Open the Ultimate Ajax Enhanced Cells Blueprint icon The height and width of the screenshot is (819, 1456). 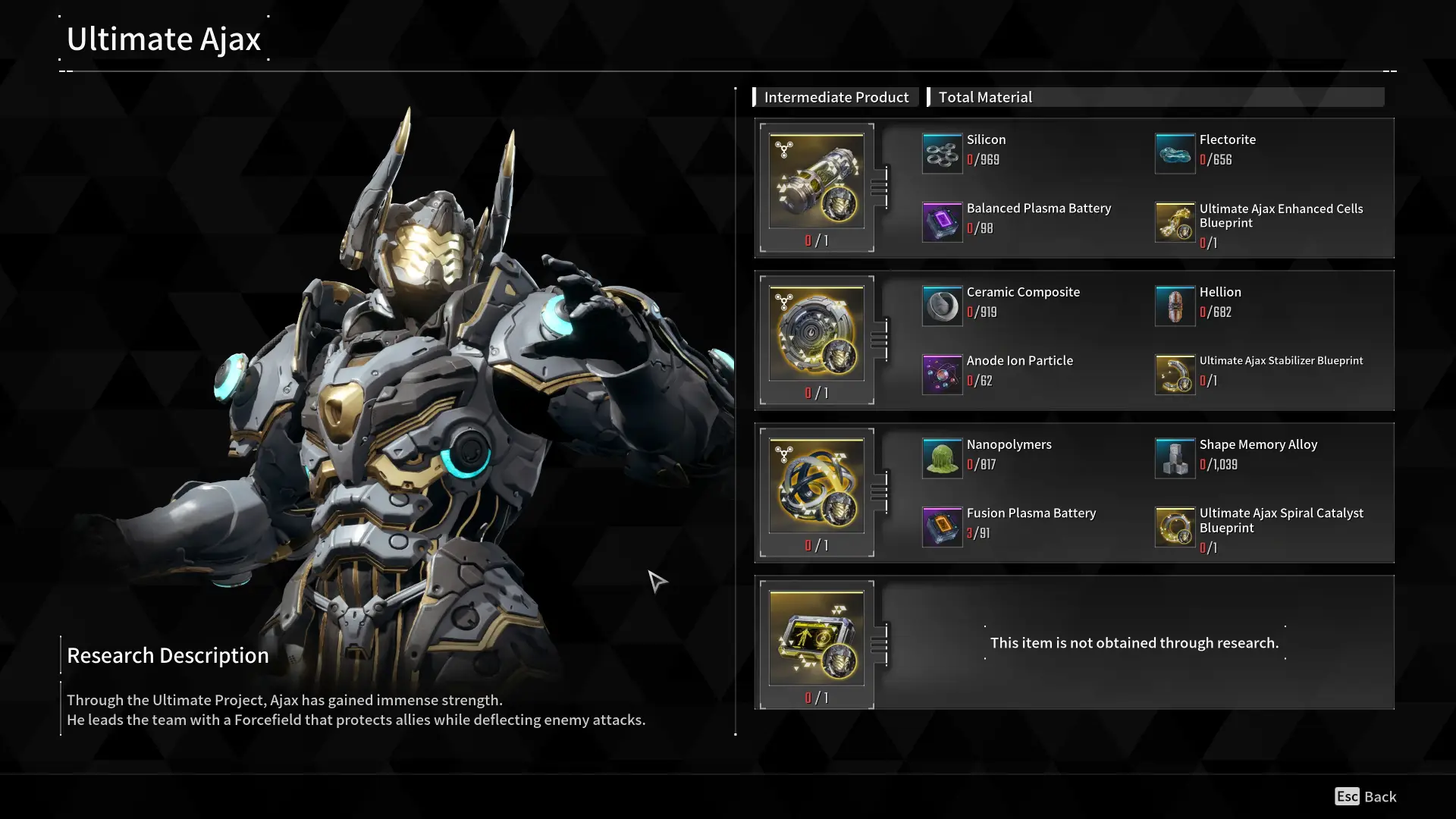pos(1175,222)
